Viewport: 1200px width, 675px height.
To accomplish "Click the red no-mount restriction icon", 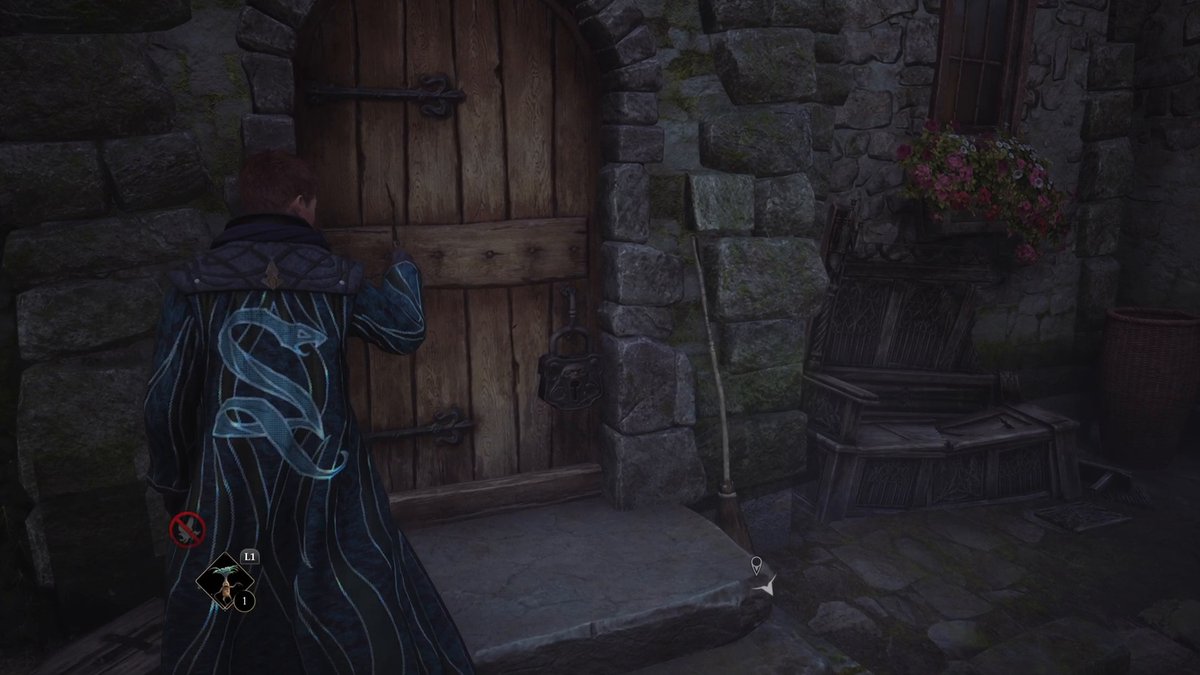I will point(187,528).
